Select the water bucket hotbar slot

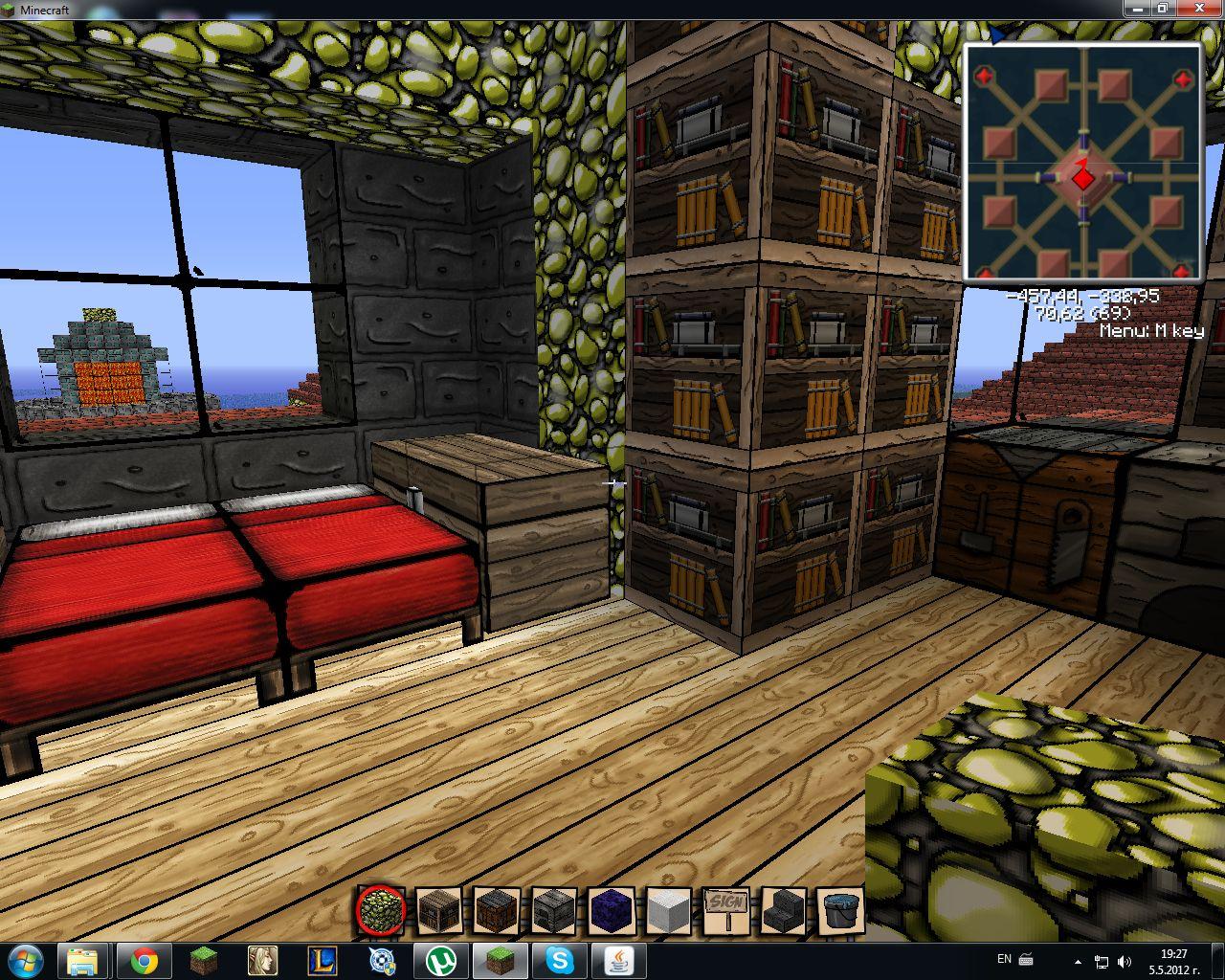coord(841,910)
